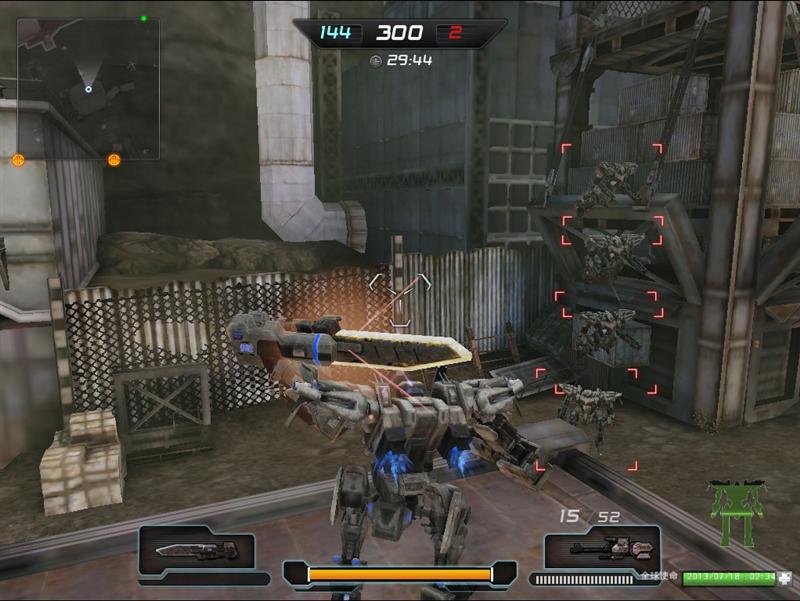Viewport: 800px width, 601px height.
Task: Select the blade melee weapon slot
Action: tap(197, 549)
